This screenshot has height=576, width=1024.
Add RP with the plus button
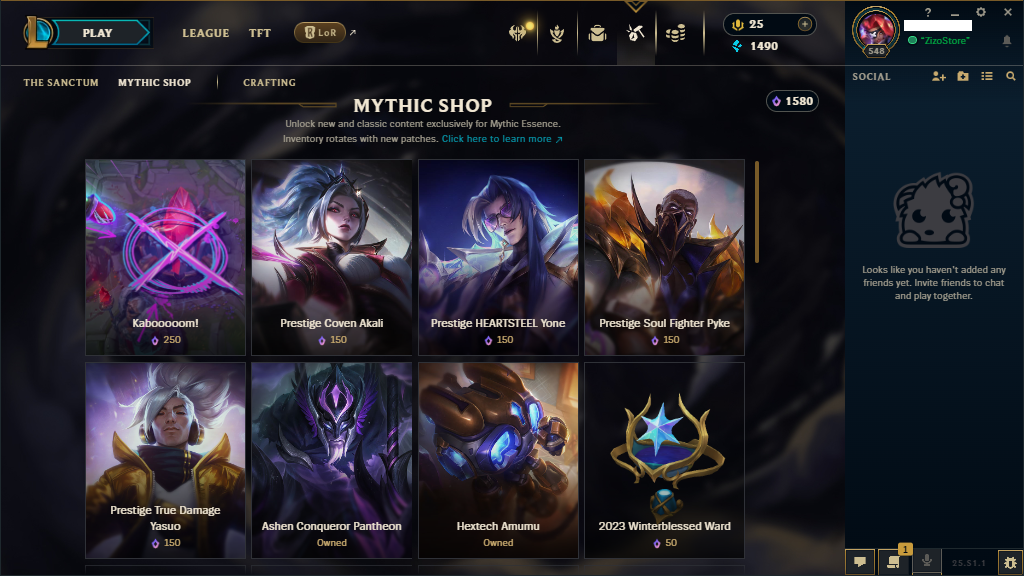tap(805, 24)
